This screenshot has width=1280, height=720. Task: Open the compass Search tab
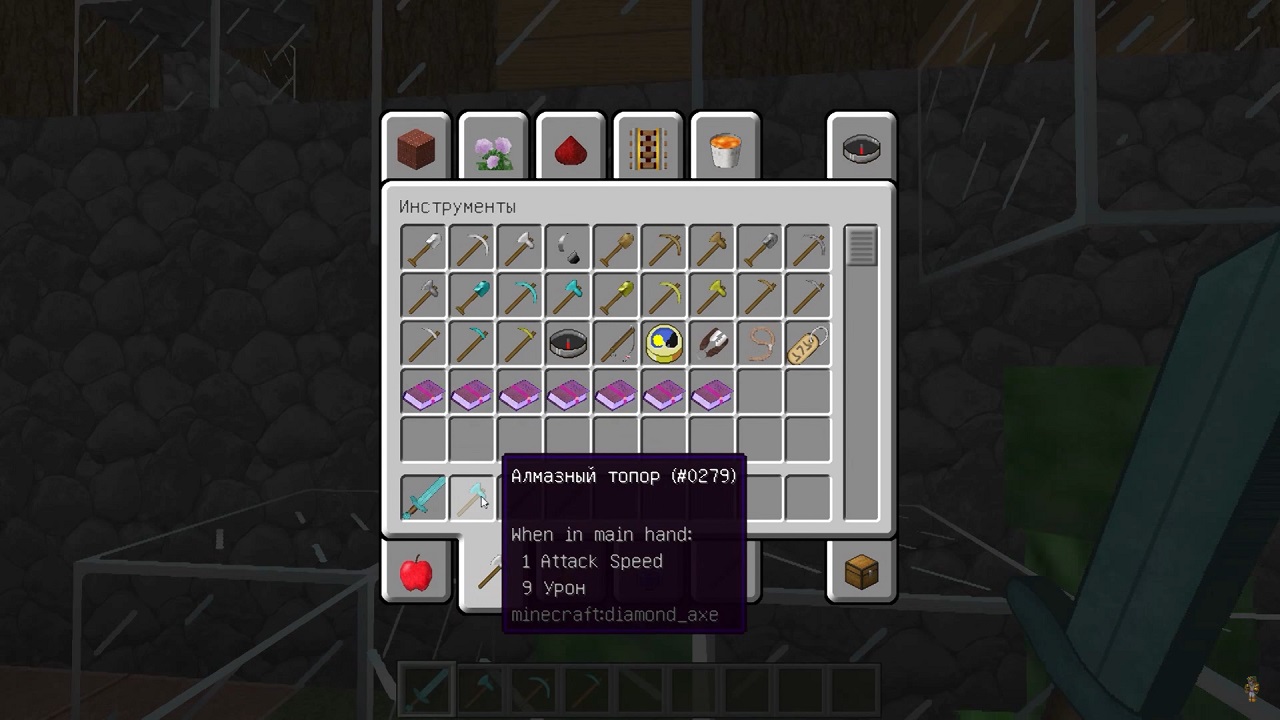tap(861, 149)
